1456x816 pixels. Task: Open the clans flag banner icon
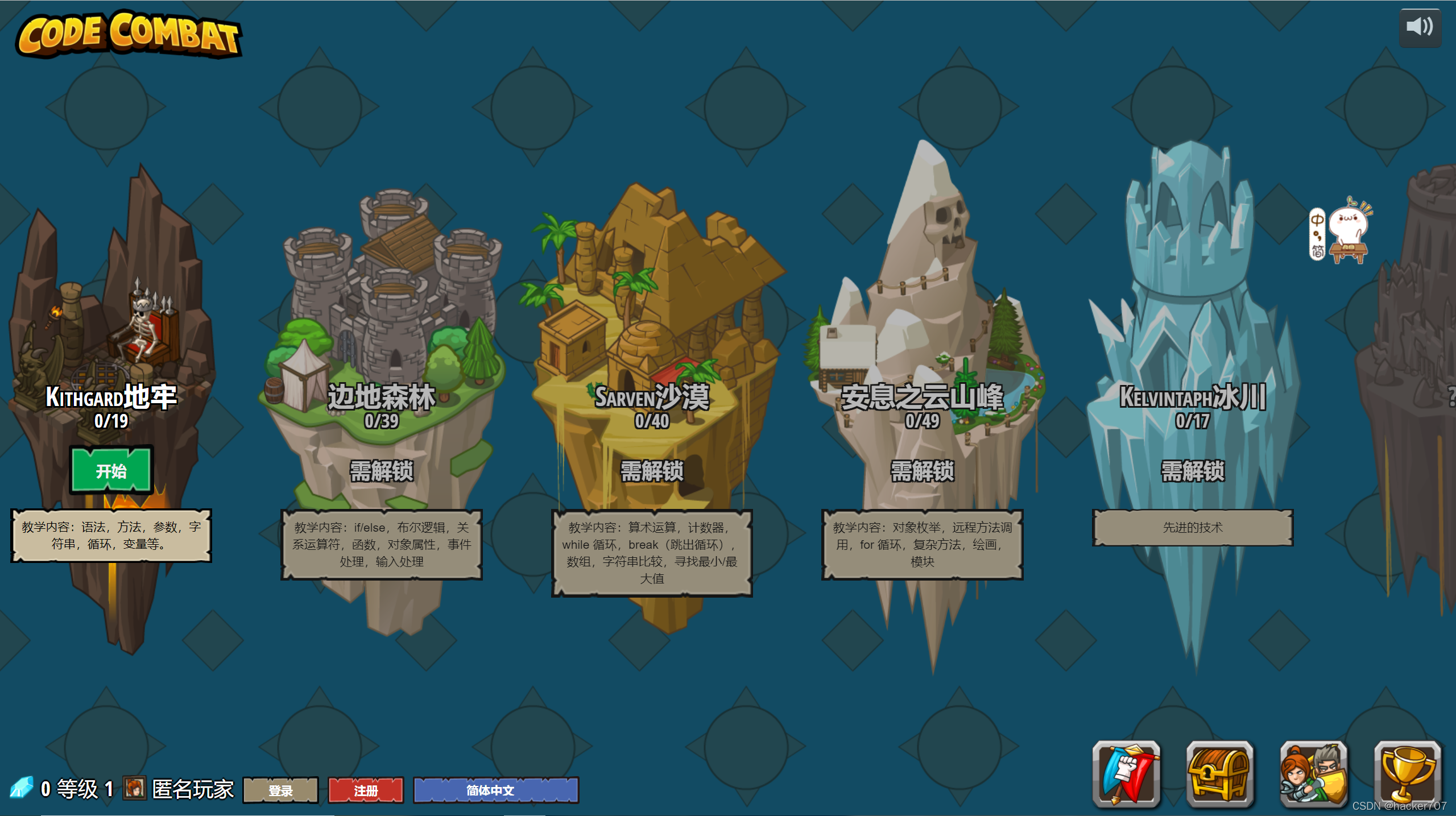tap(1126, 773)
